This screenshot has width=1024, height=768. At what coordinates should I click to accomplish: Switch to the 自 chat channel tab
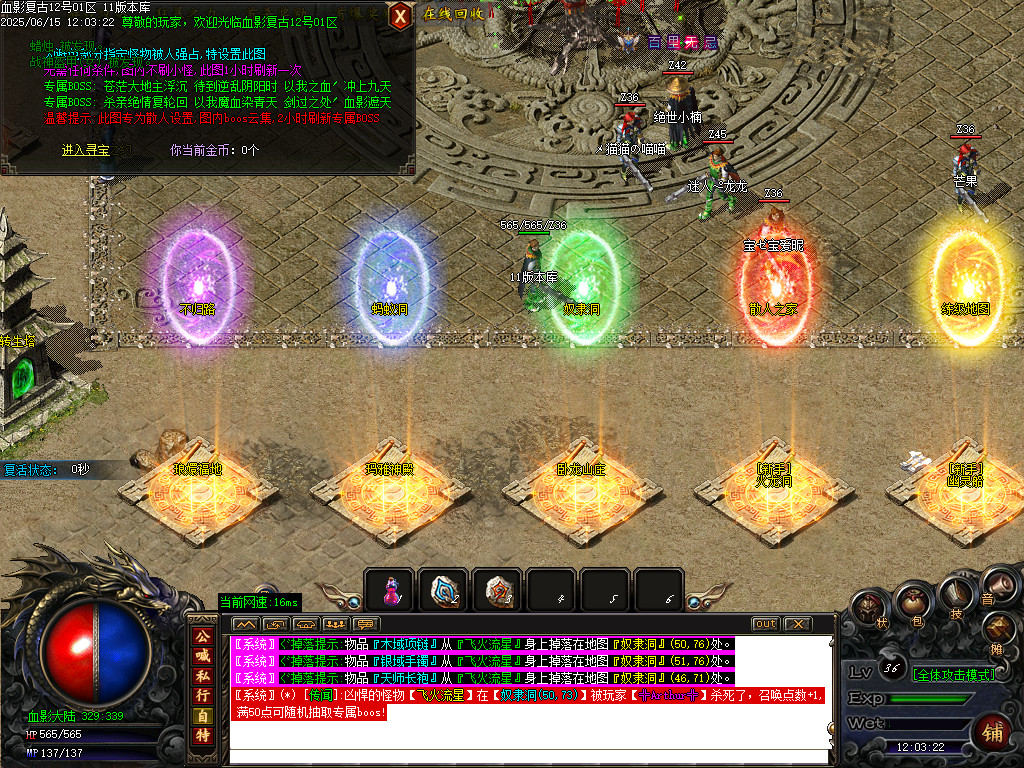[x=203, y=716]
